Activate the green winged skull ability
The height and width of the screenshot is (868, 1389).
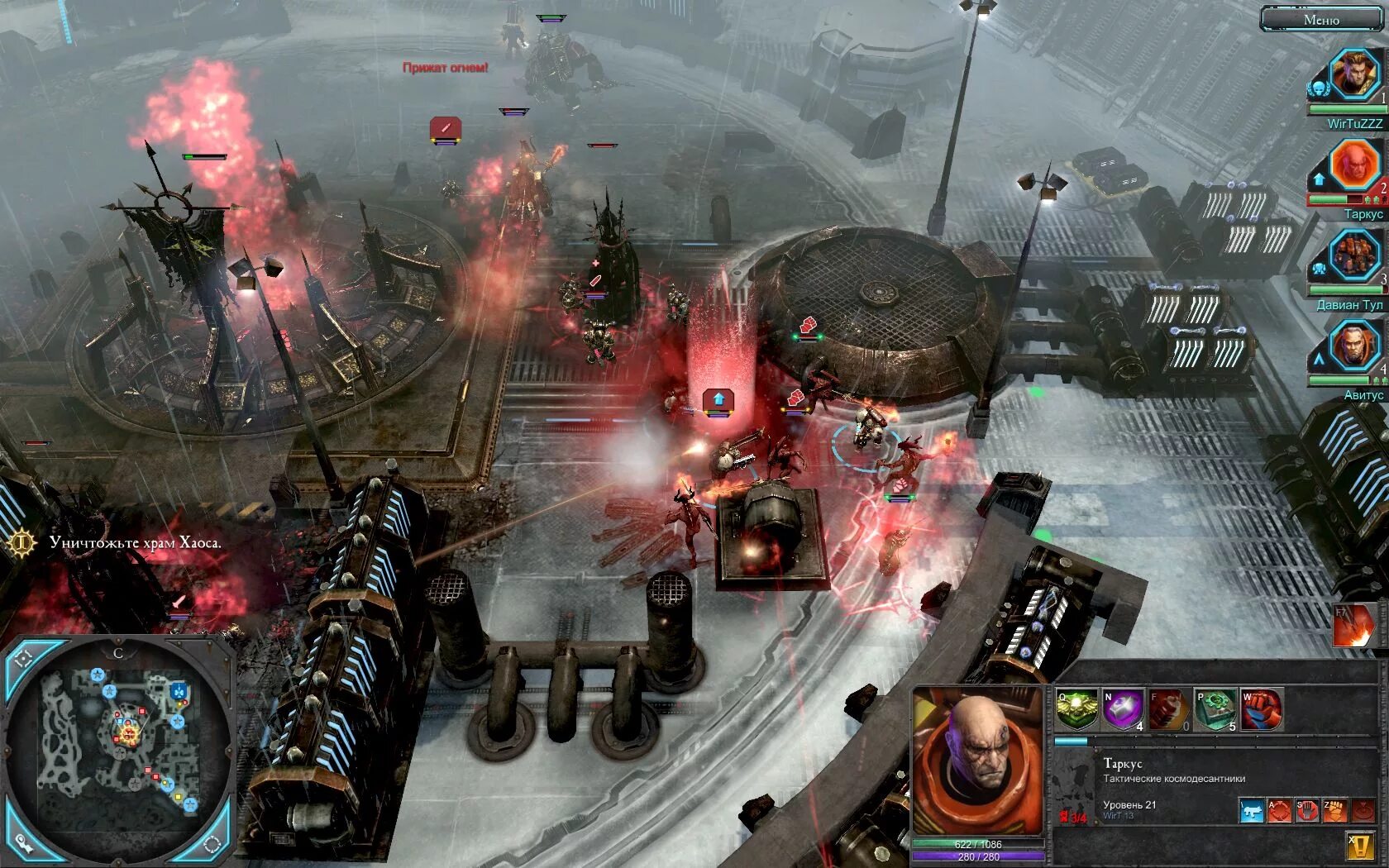coord(1076,710)
